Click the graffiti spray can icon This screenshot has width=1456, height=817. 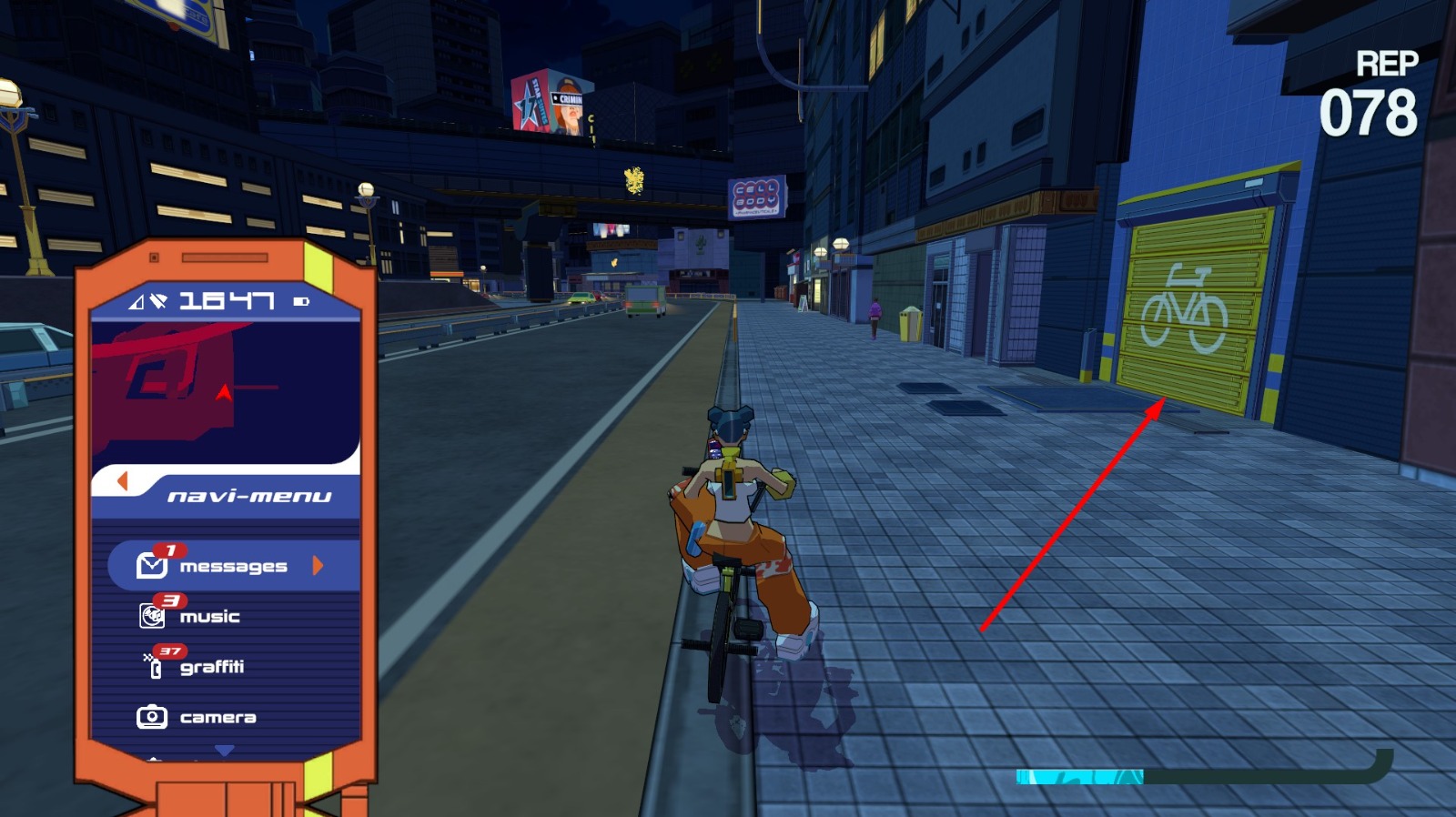[x=155, y=666]
